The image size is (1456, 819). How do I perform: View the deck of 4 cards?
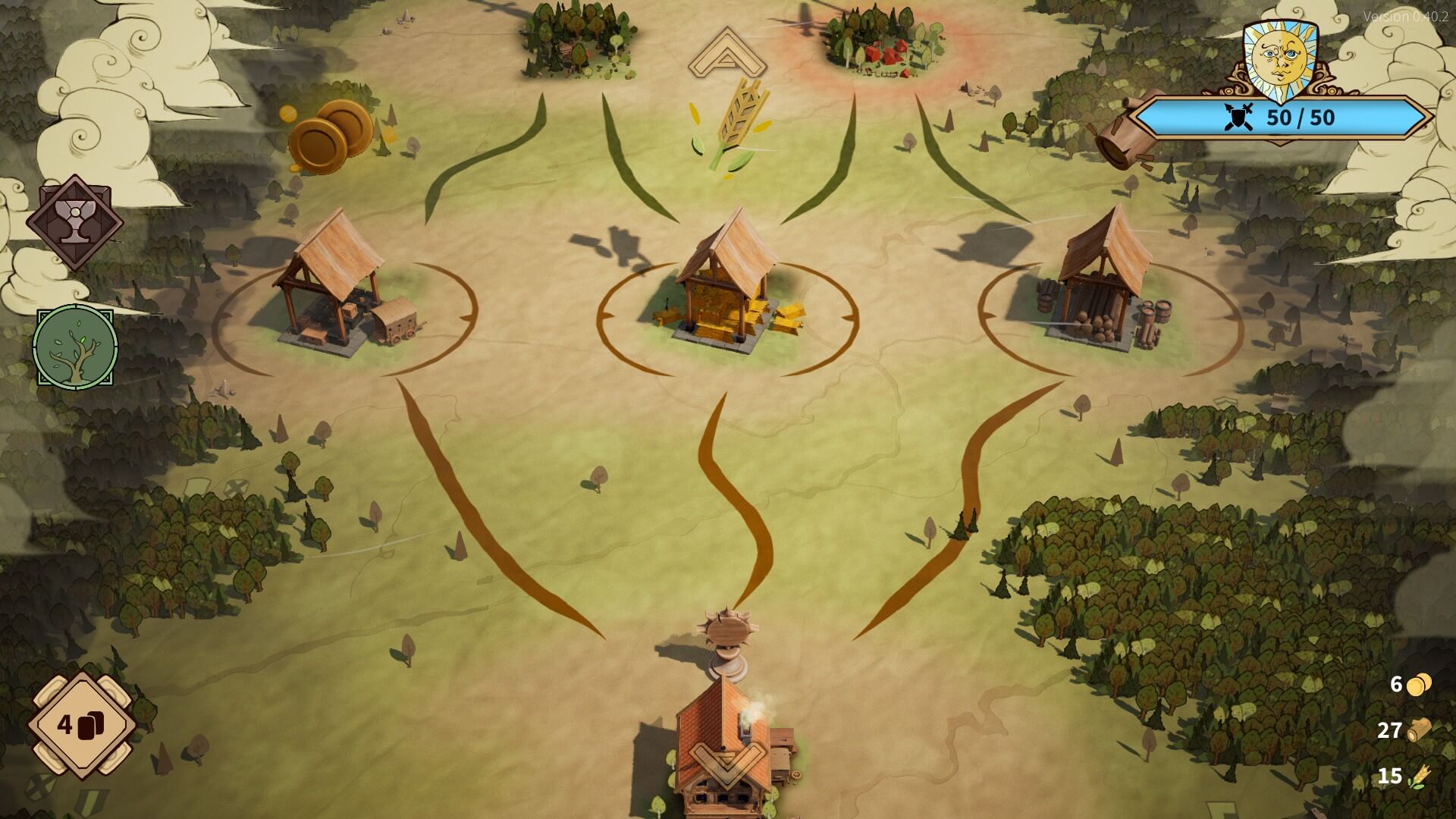coord(81,726)
